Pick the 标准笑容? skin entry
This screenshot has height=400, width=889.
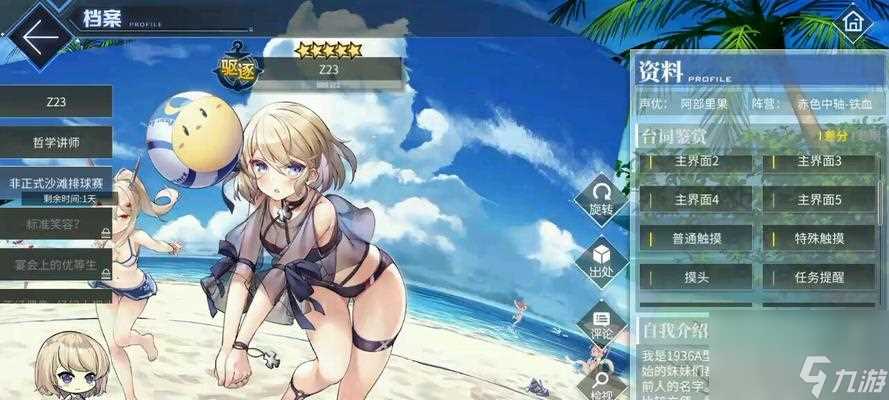point(56,224)
